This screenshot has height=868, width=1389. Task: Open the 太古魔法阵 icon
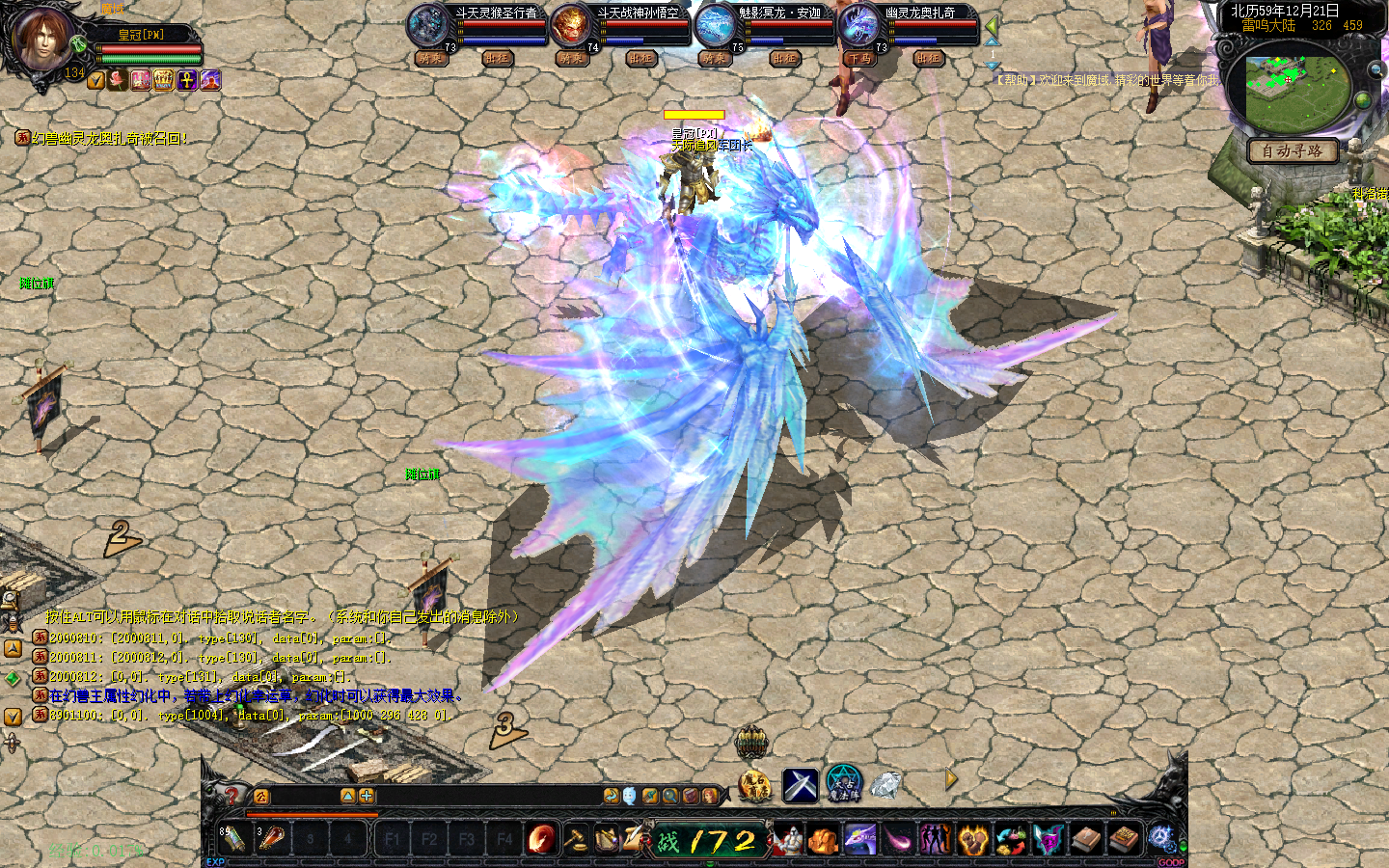pos(843,785)
